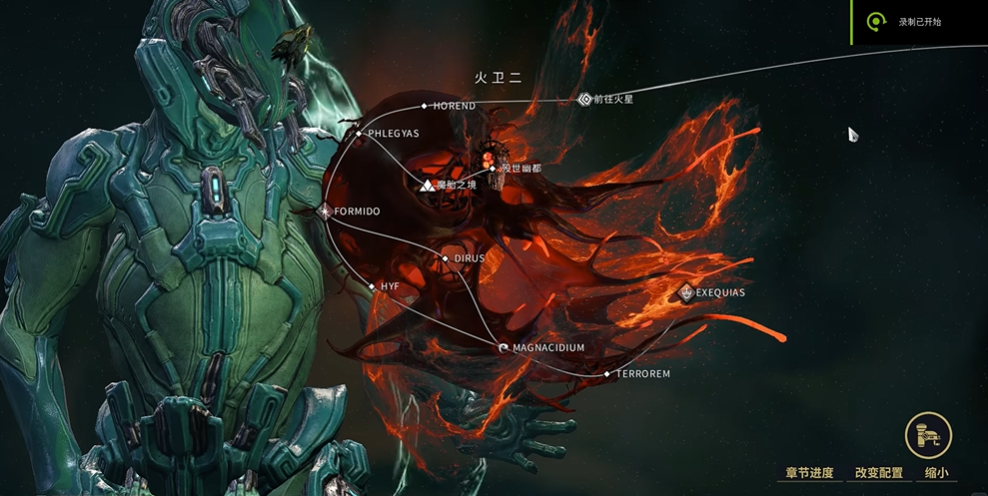The image size is (988, 496).
Task: Select the 魔胎之境 open world node
Action: (x=427, y=185)
